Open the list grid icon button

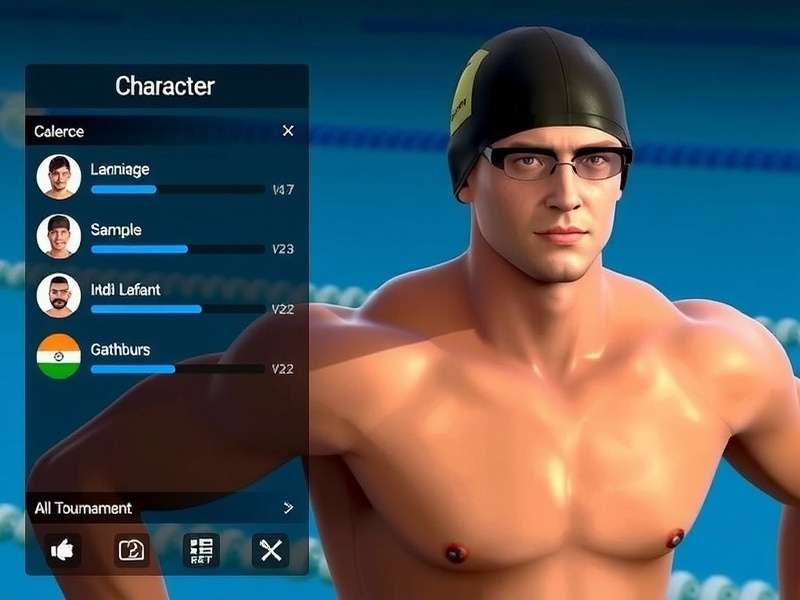click(x=201, y=550)
